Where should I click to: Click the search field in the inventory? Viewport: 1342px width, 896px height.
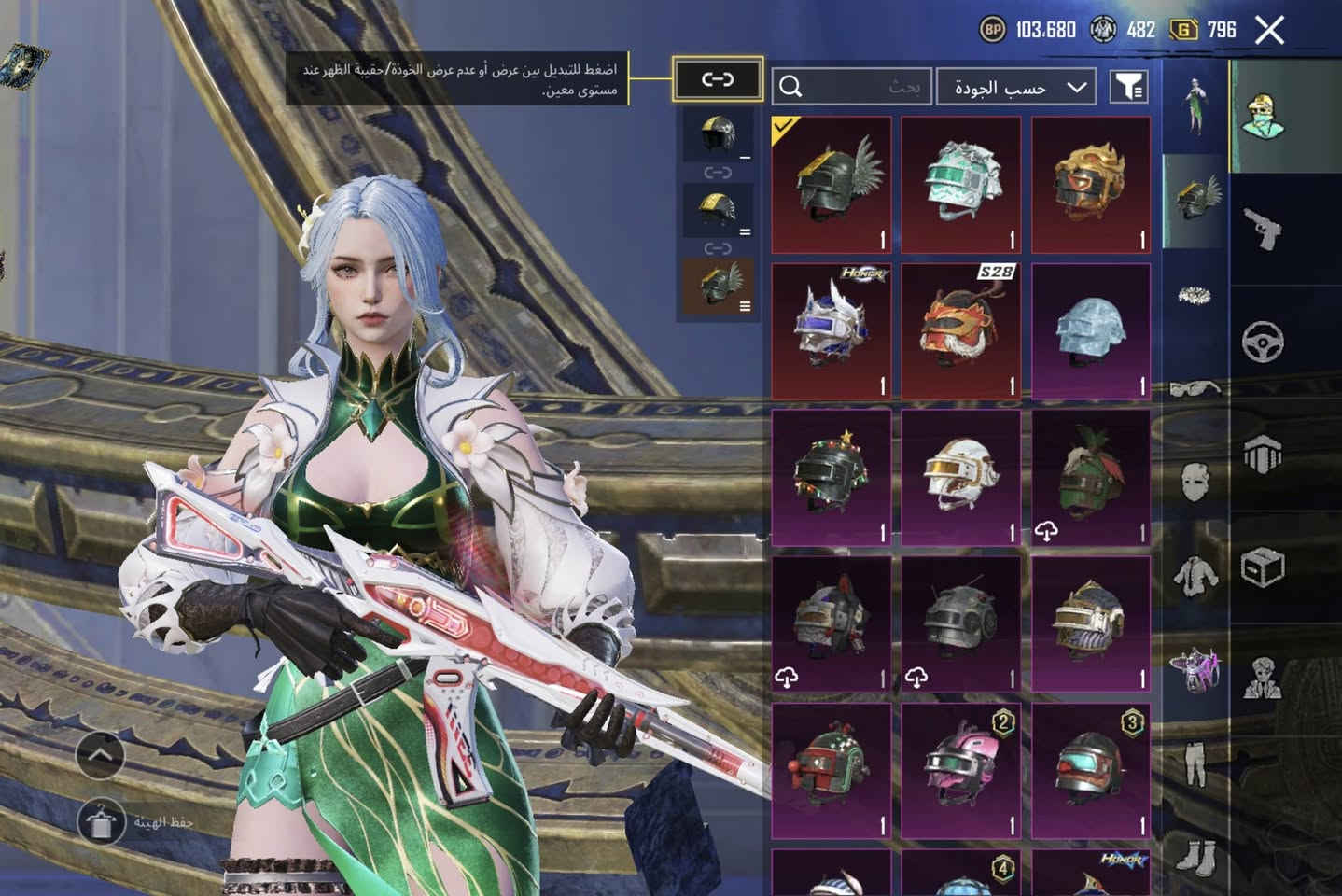[851, 87]
